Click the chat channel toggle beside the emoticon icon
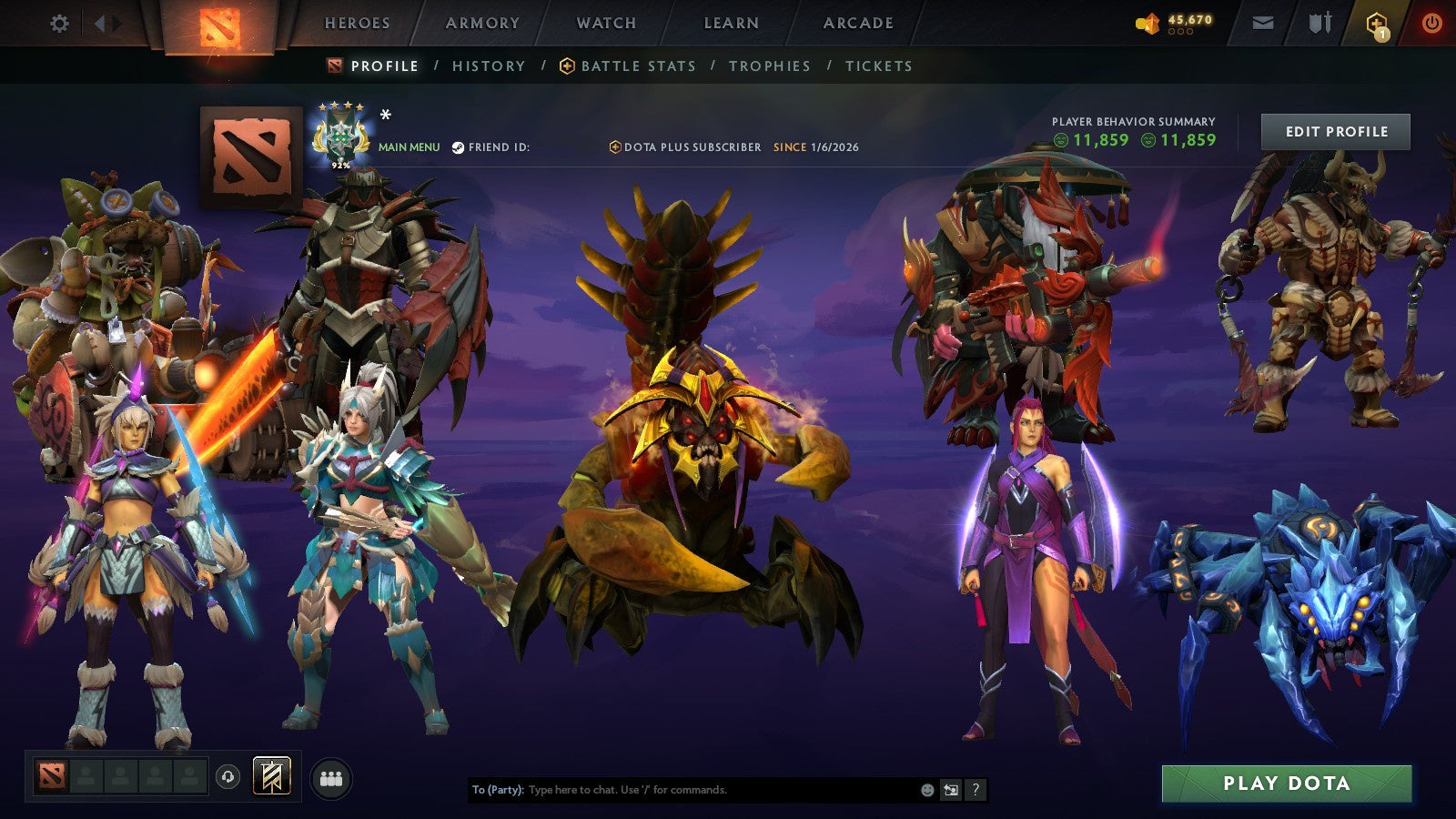This screenshot has height=819, width=1456. tap(949, 790)
